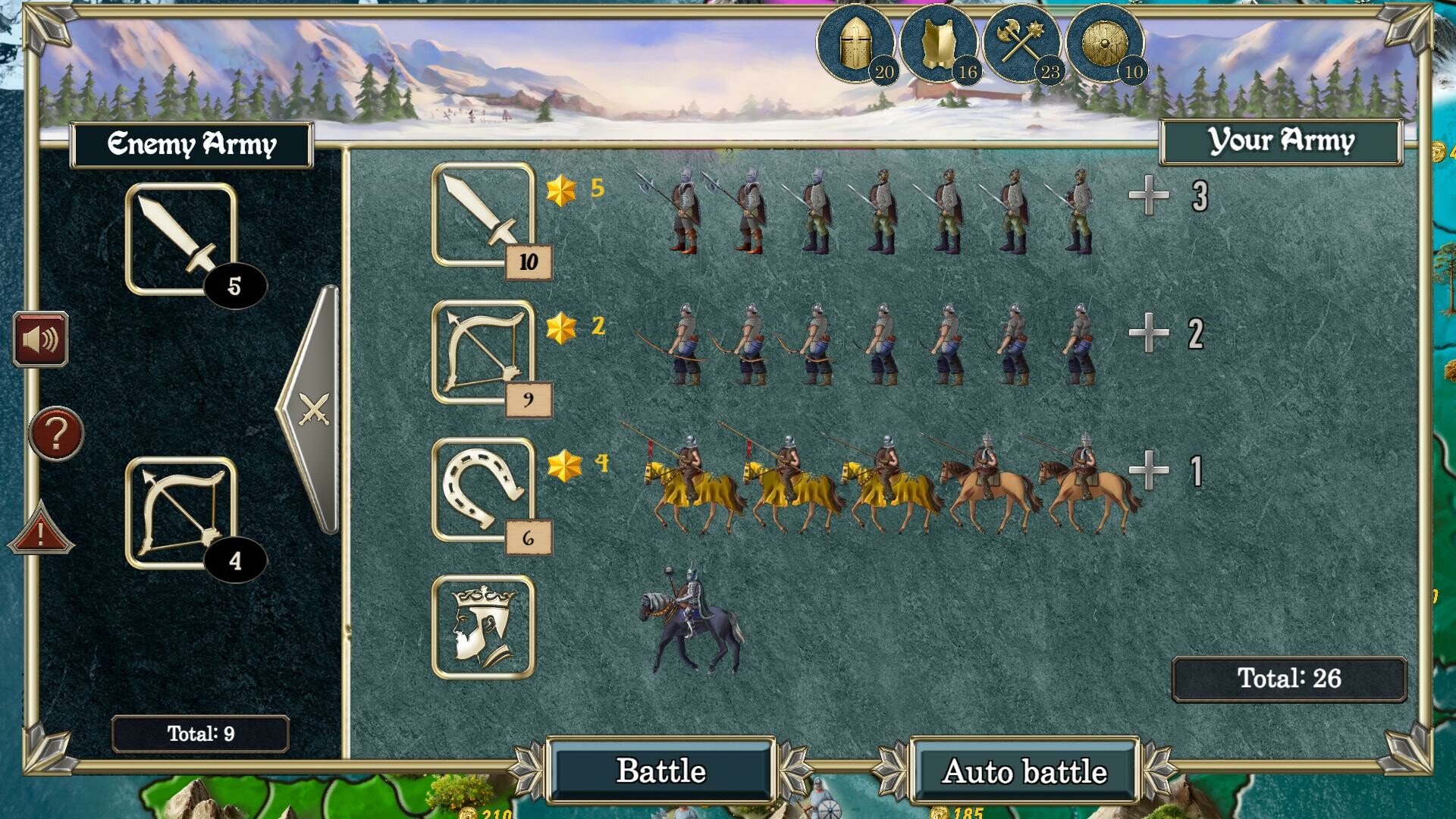Select your cavalry horseshoe icon with 6
This screenshot has height=819, width=1456.
482,489
